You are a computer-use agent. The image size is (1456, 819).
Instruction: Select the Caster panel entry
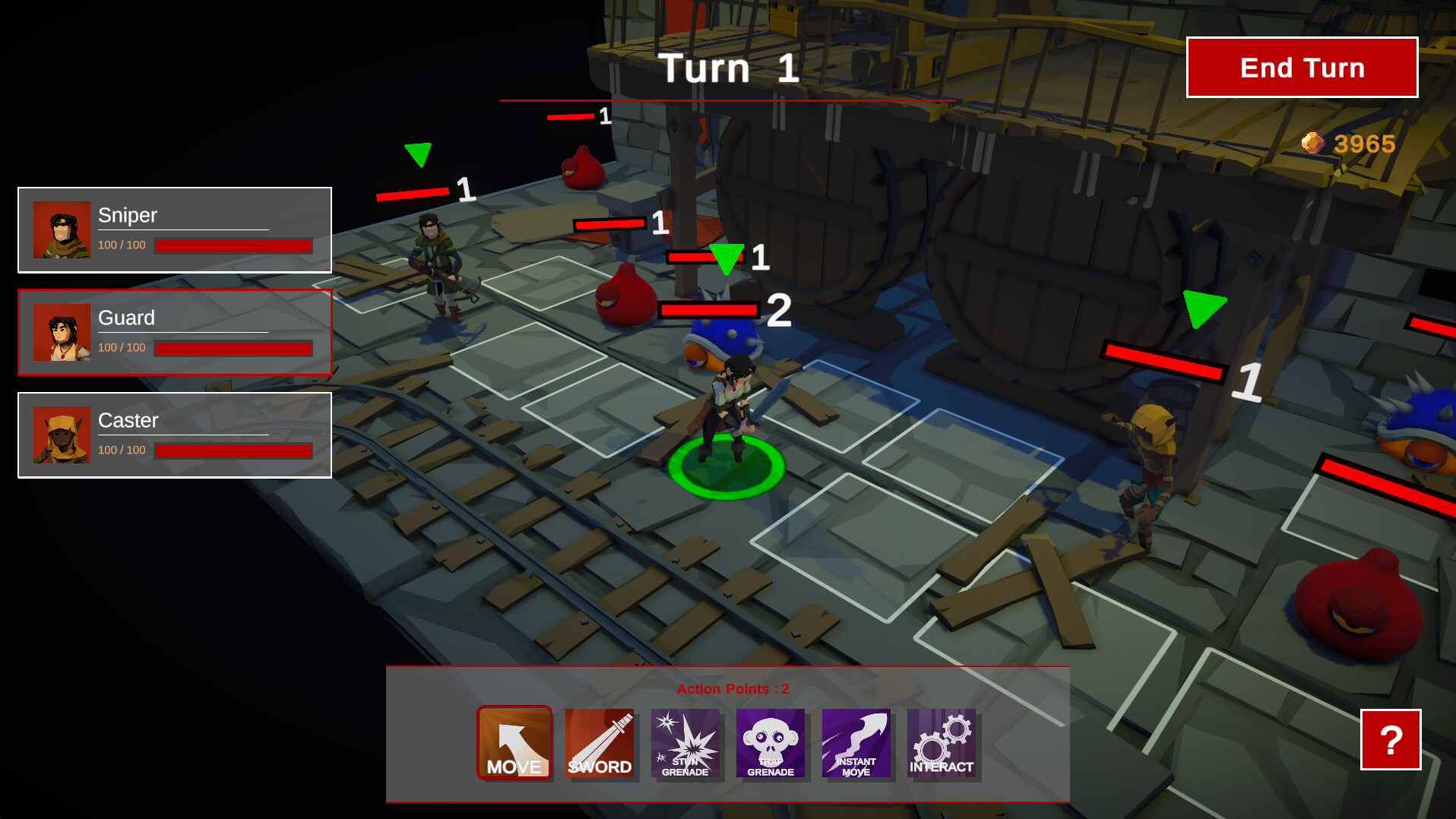point(175,435)
